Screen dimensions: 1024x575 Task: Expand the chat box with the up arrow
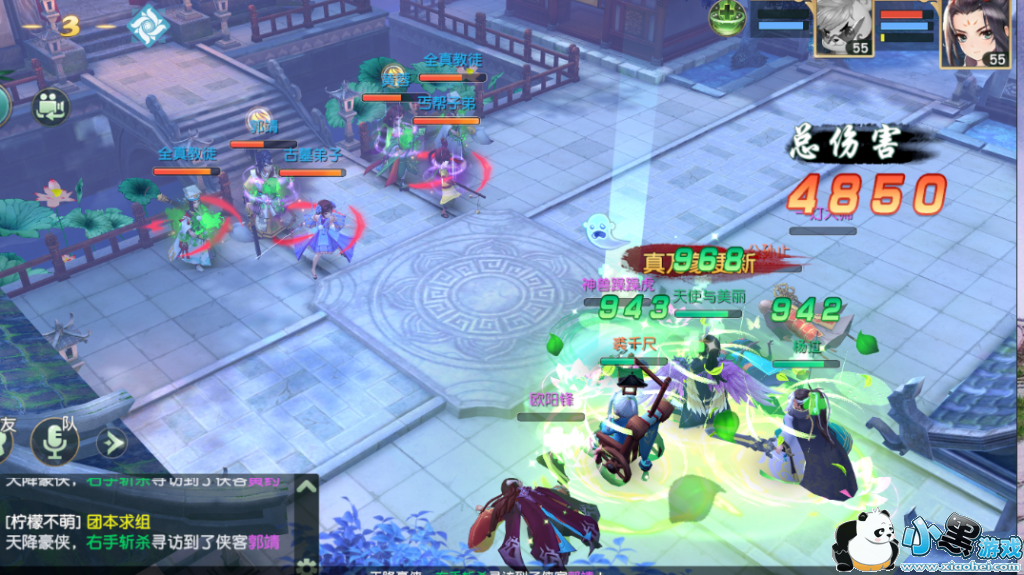click(x=306, y=487)
